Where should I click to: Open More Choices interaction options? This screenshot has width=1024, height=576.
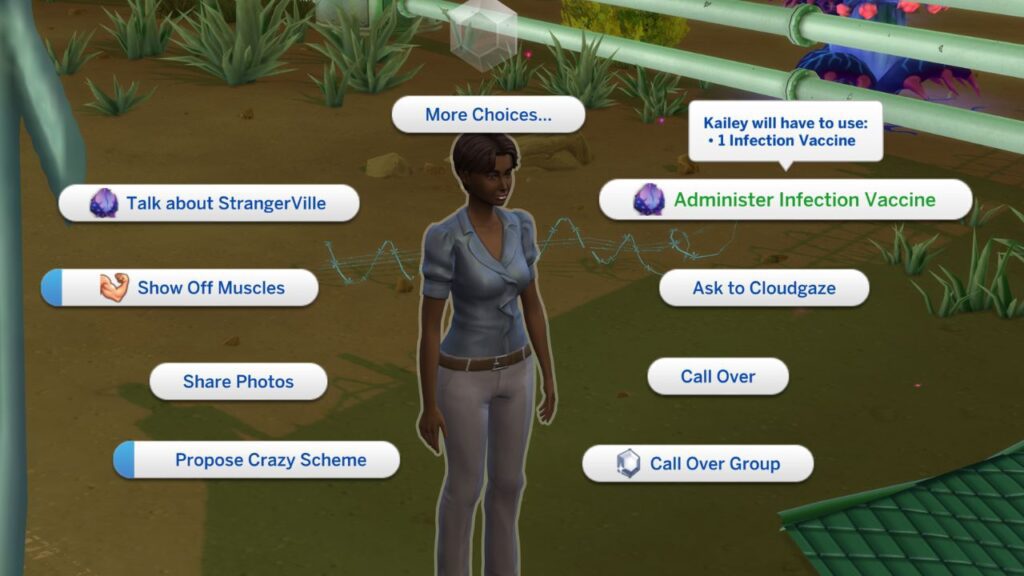488,115
